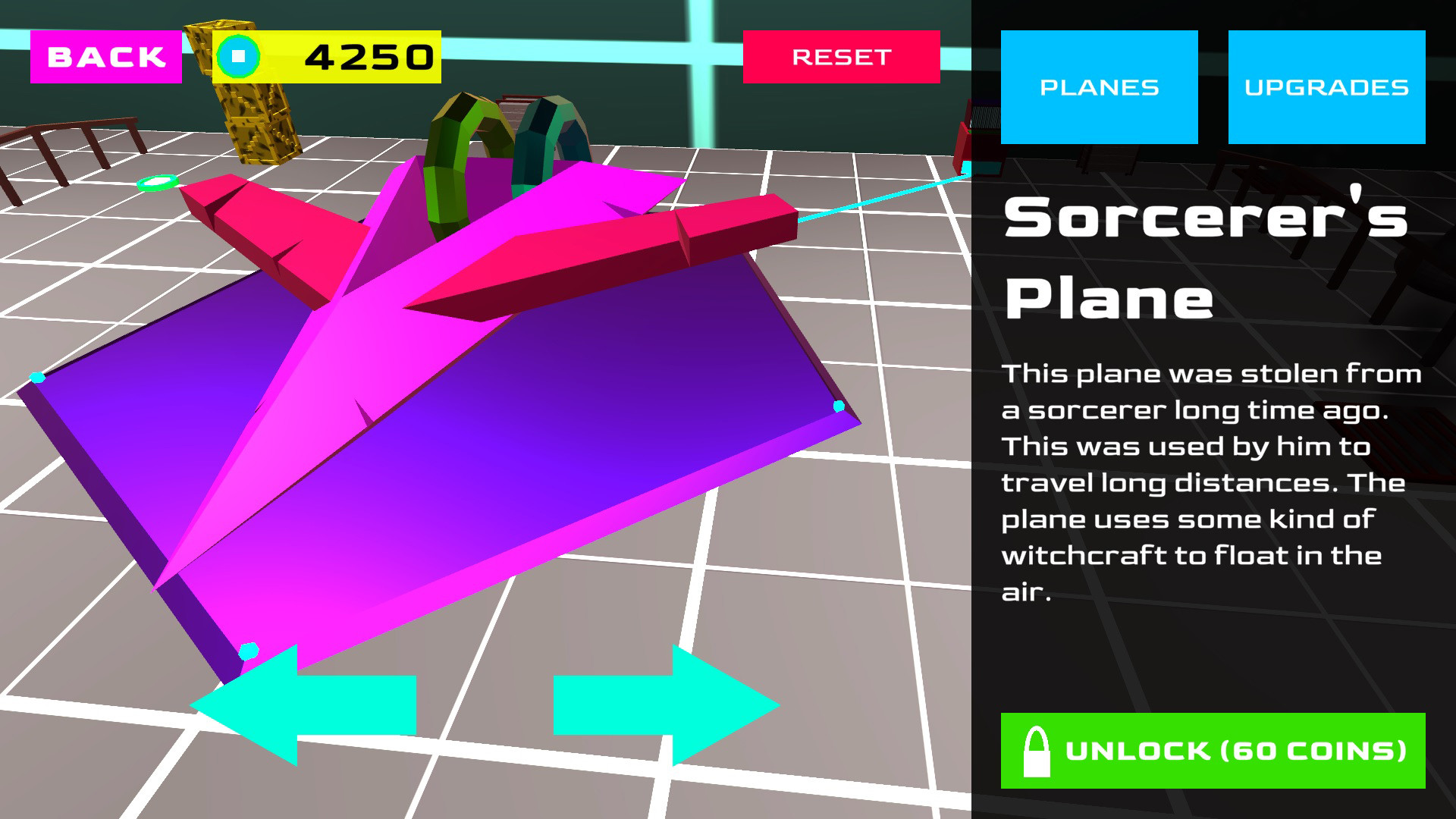Switch to the PLANES tab
The width and height of the screenshot is (1456, 819).
tap(1099, 86)
